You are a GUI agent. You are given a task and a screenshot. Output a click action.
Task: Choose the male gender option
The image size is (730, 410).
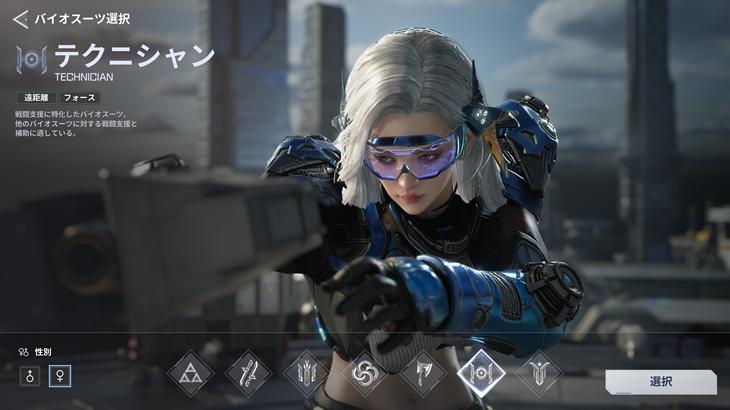coord(30,376)
